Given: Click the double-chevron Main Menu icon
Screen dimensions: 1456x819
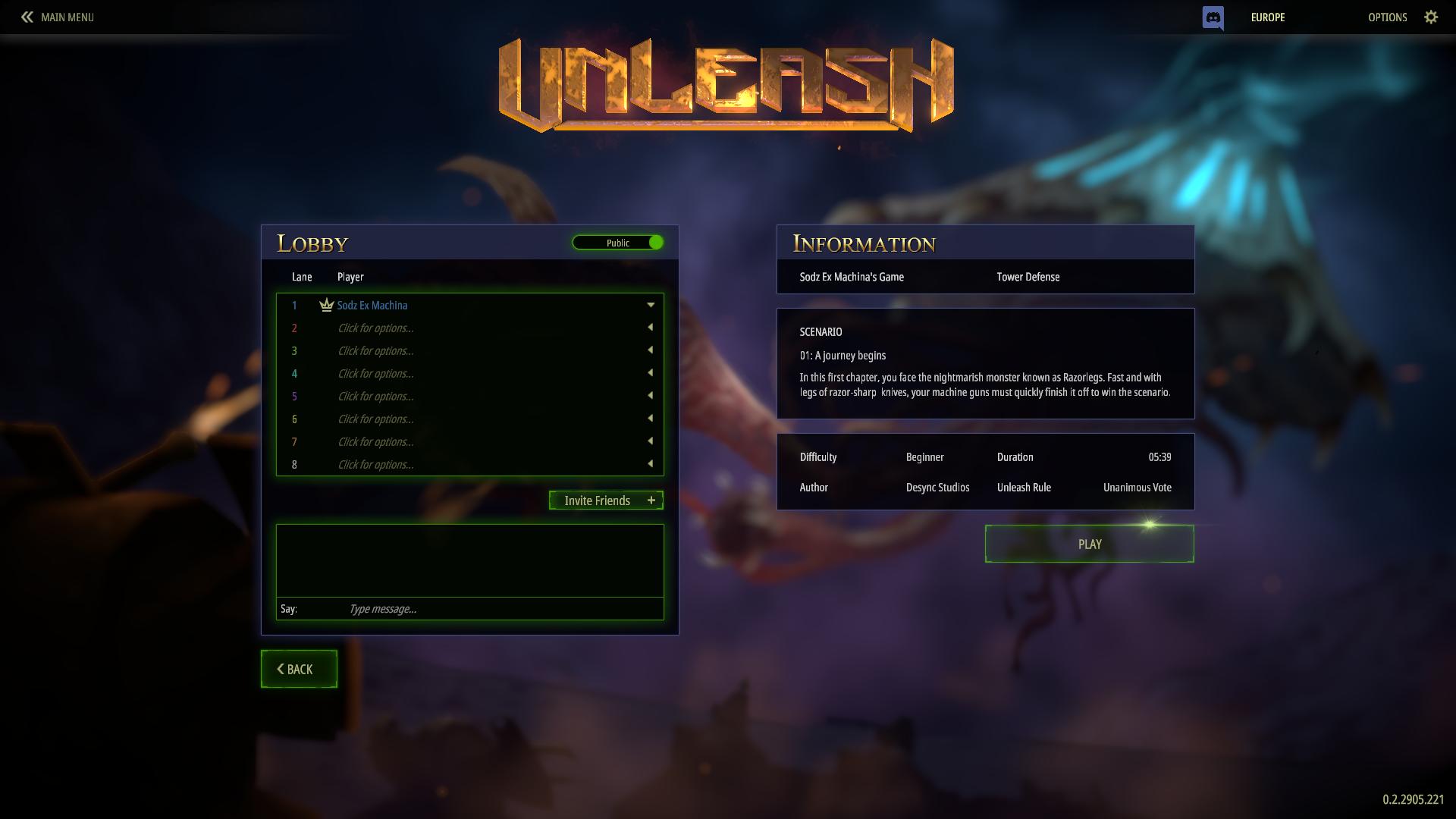Looking at the screenshot, I should (27, 17).
